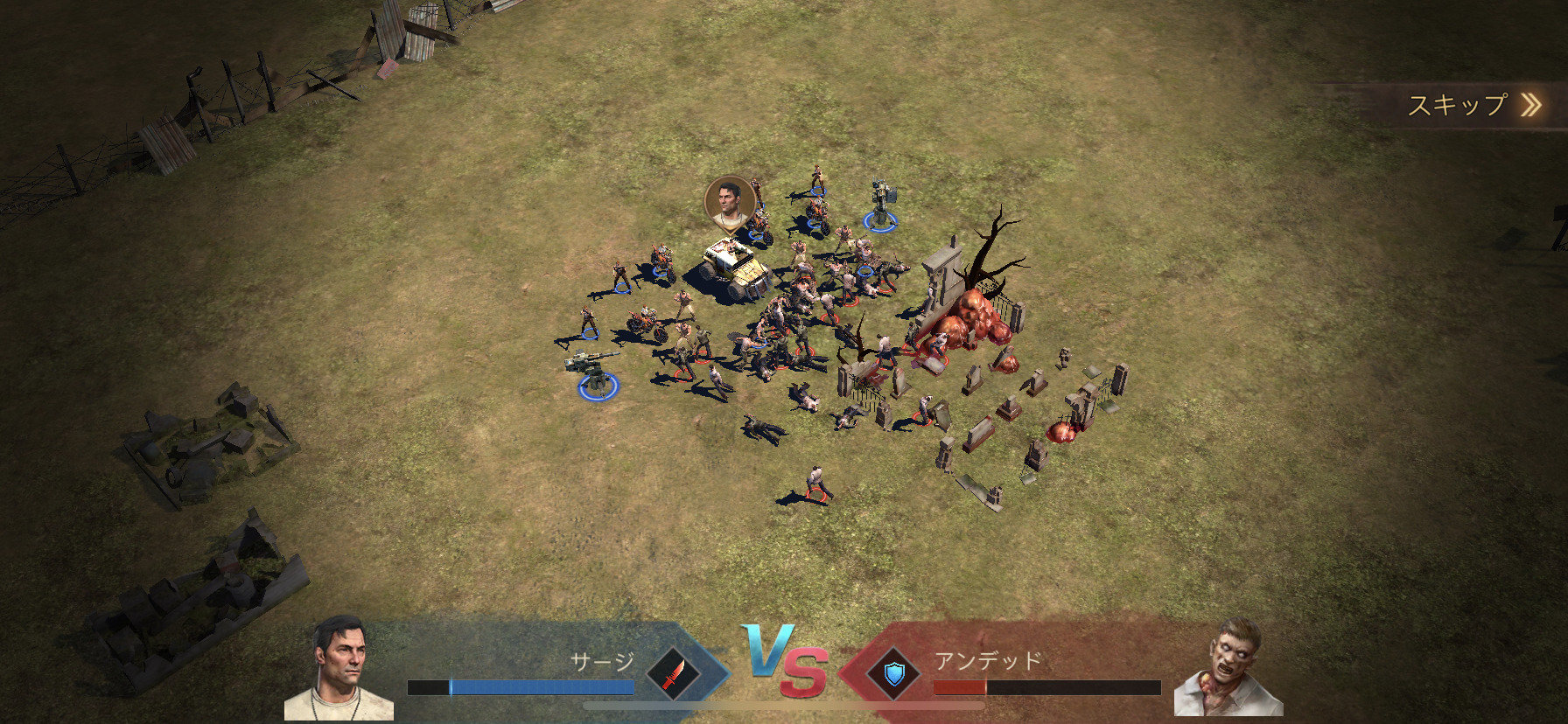1568x724 pixels.
Task: Skip the battle with スキップ button
Action: tap(1473, 106)
